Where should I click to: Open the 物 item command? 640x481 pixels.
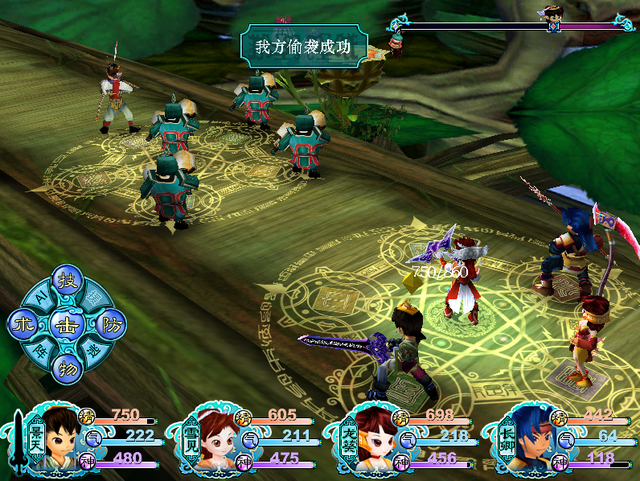[66, 366]
